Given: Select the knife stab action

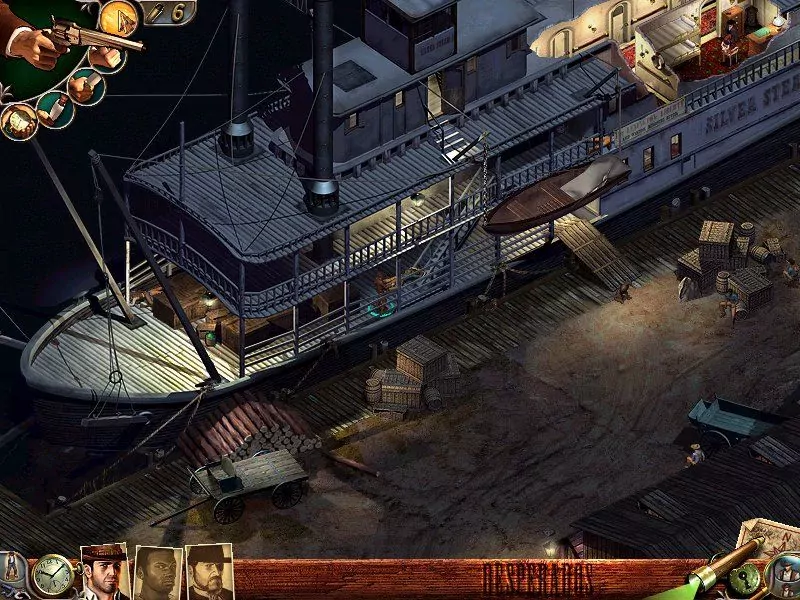Looking at the screenshot, I should pos(86,86).
